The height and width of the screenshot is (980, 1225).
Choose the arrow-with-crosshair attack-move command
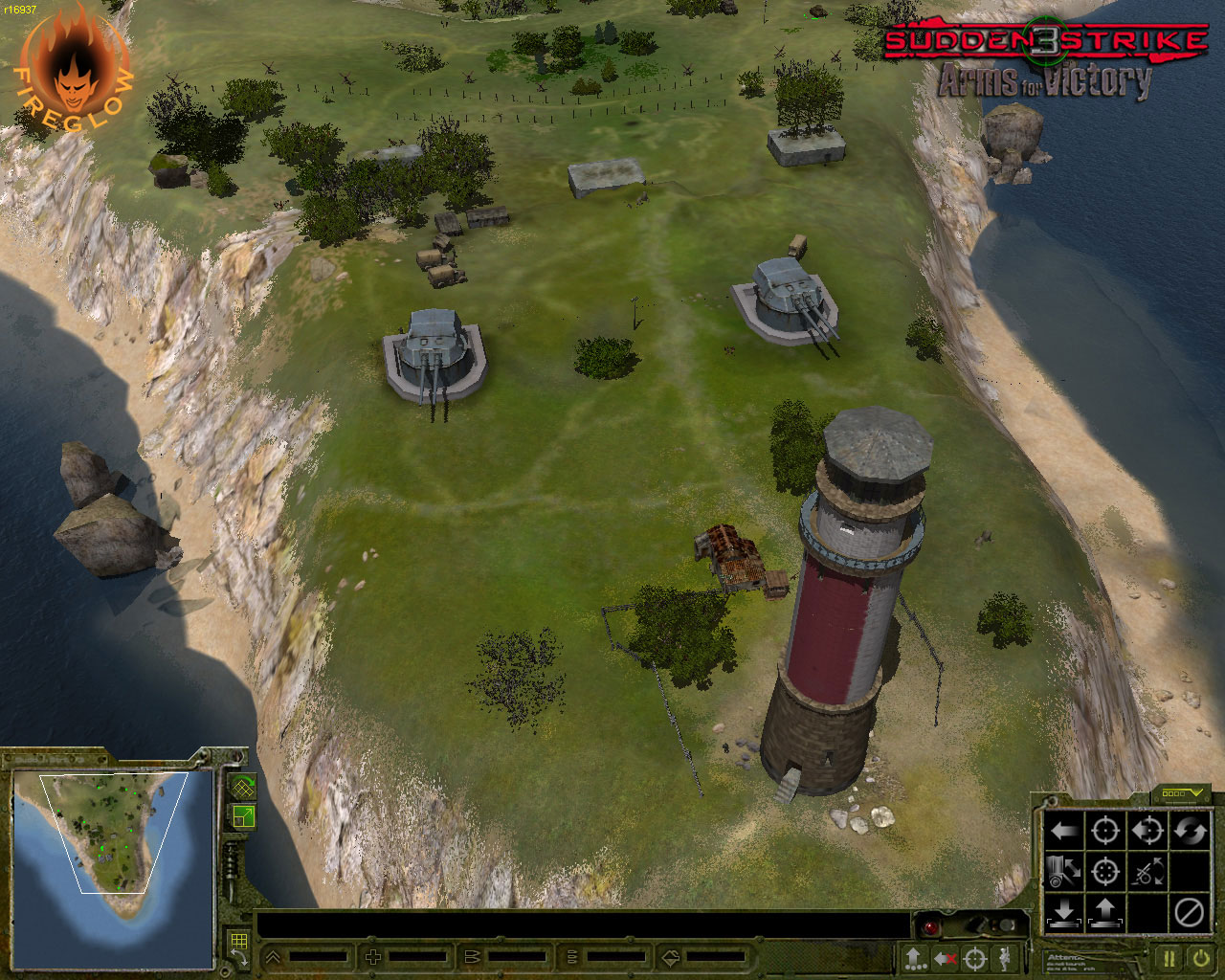[1147, 831]
